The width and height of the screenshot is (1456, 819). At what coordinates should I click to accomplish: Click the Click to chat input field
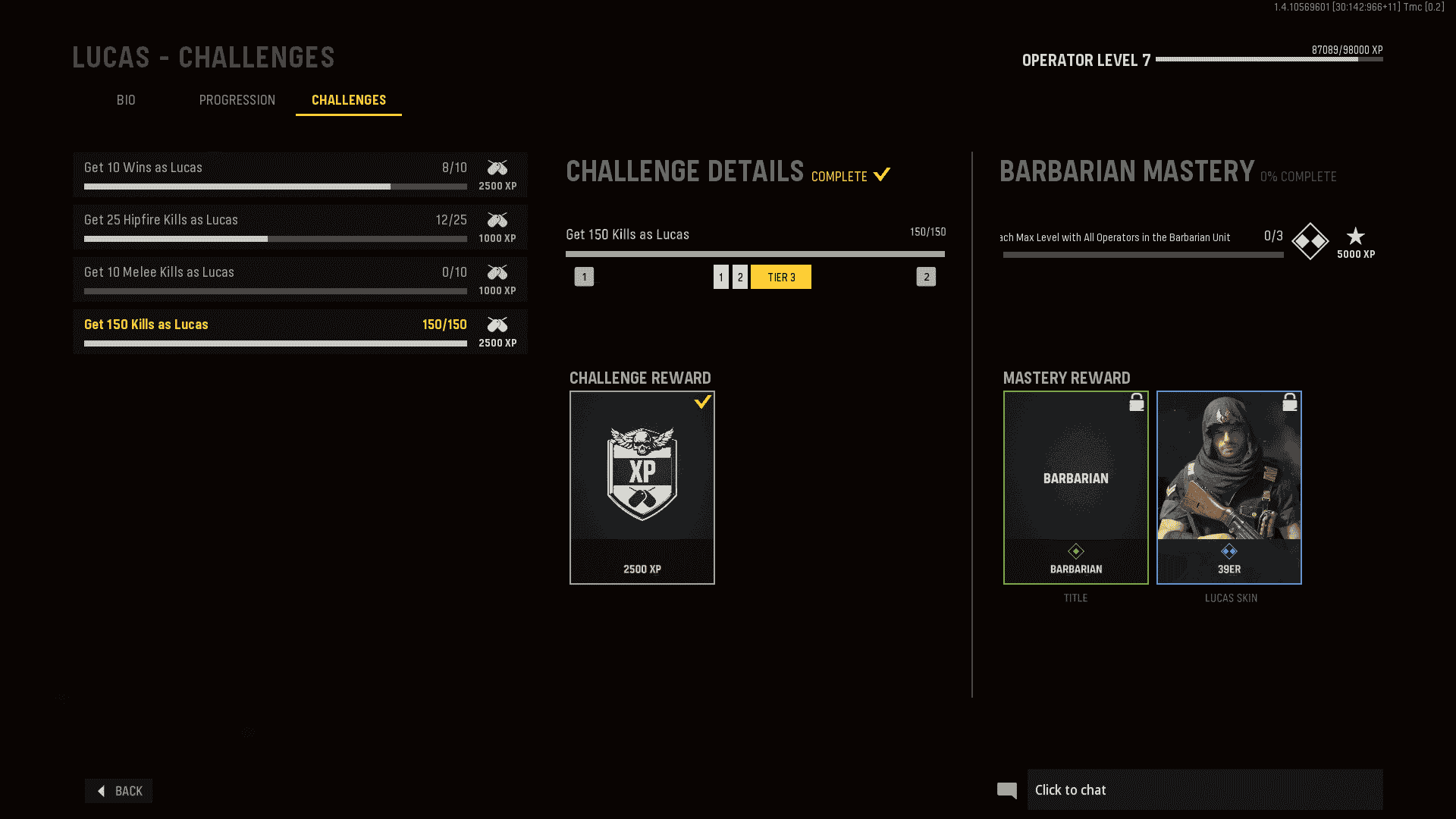[x=1206, y=789]
